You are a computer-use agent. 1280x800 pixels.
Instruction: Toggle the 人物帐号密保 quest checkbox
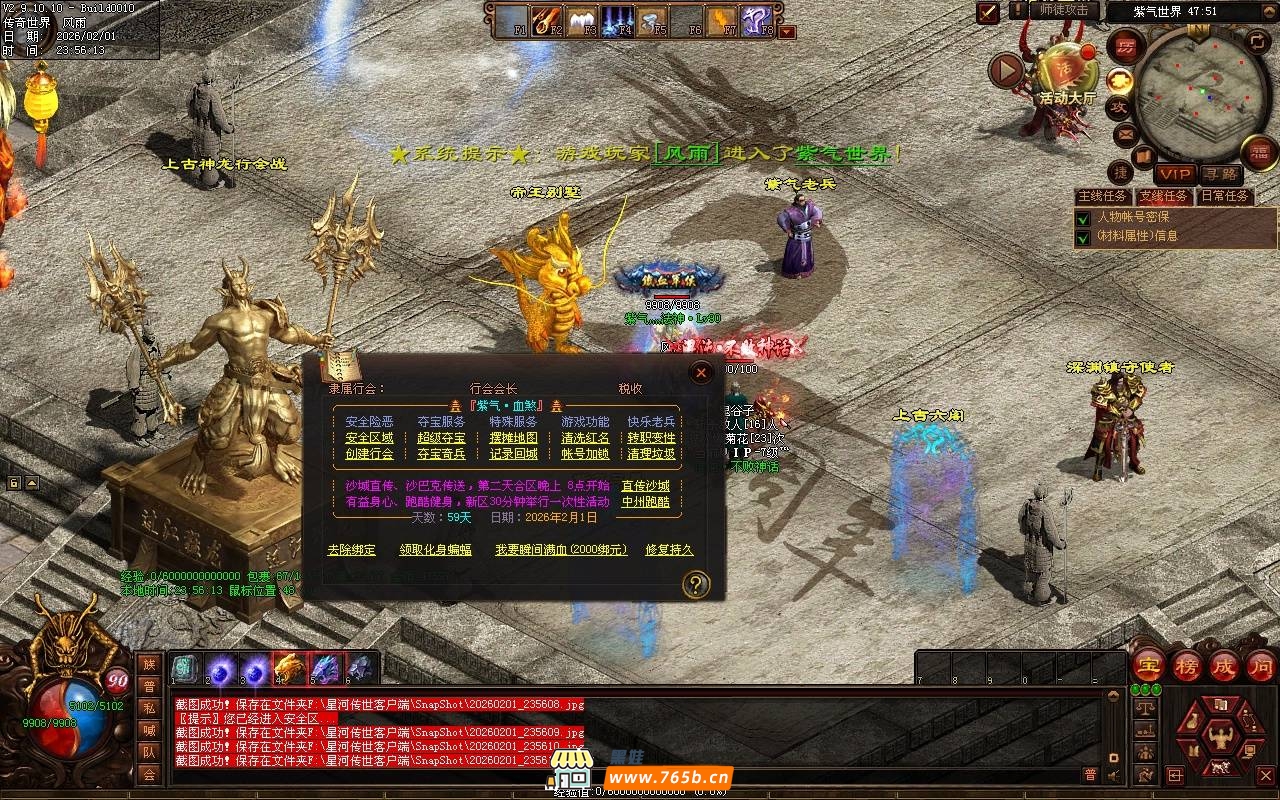tap(1082, 218)
